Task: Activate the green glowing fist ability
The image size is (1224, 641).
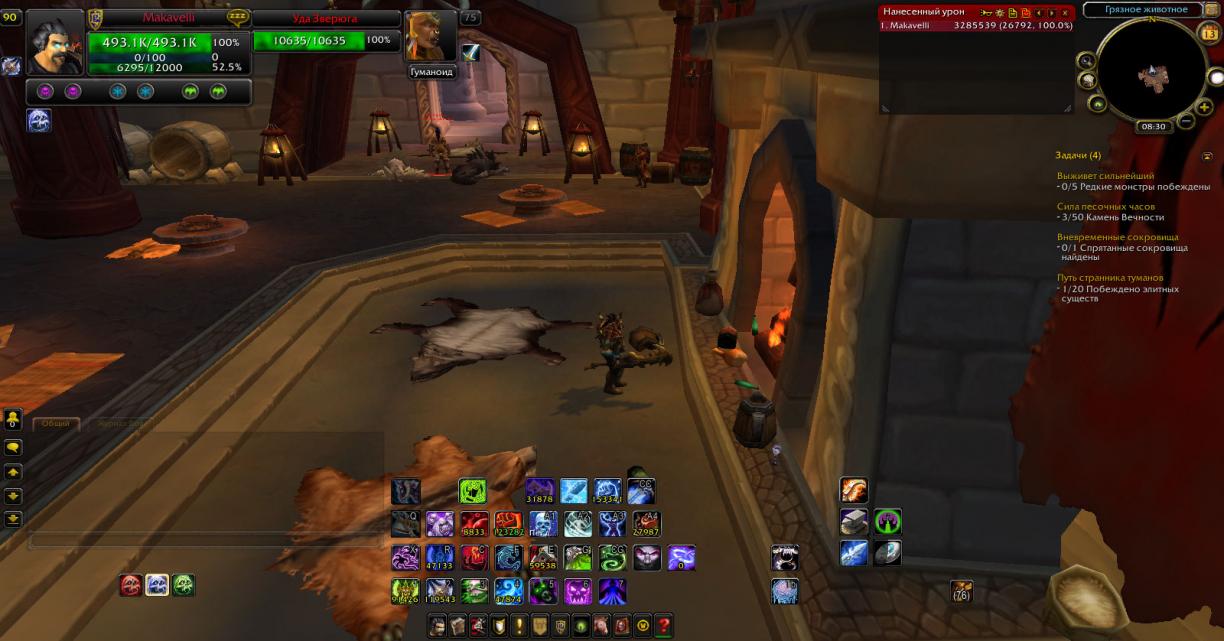Action: point(472,491)
